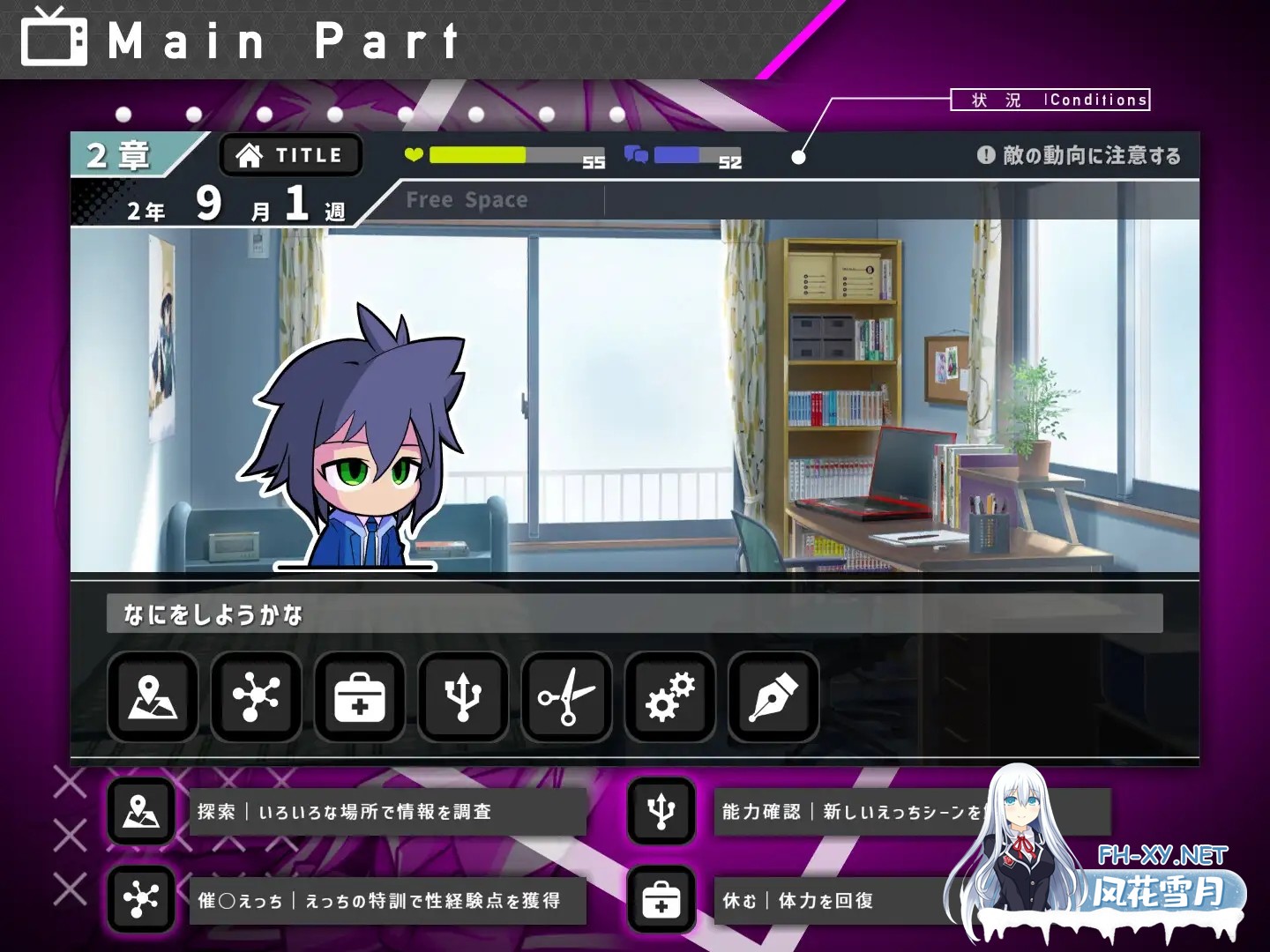Select the map exploration (探索) icon

point(152,698)
